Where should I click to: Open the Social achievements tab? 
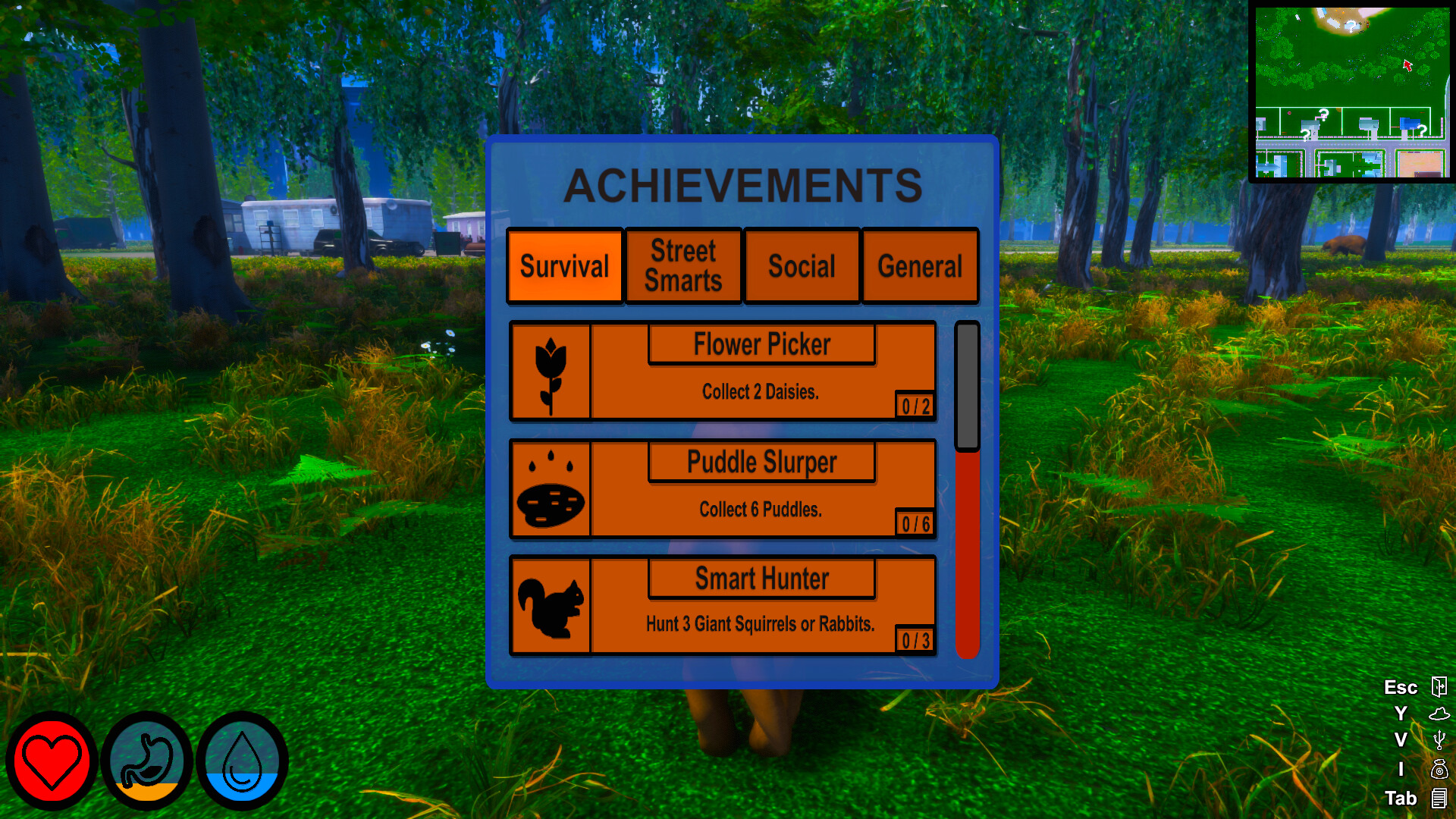(802, 265)
